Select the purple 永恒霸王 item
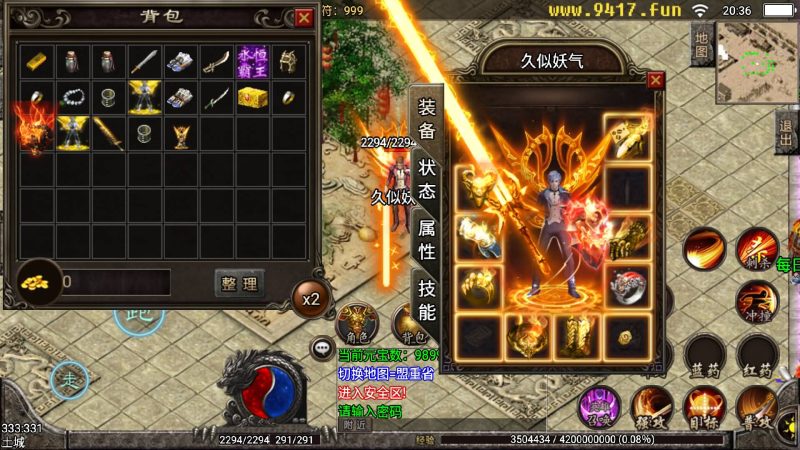 point(253,62)
